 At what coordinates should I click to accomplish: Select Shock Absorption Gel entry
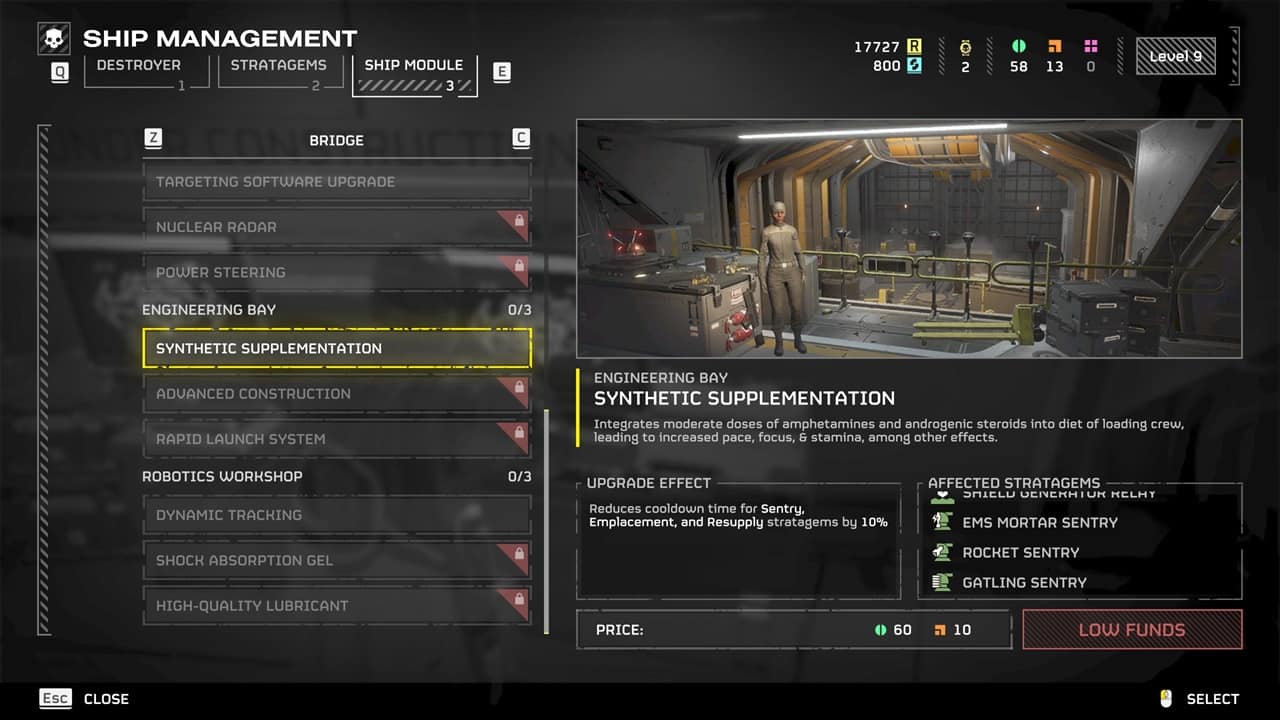(336, 560)
